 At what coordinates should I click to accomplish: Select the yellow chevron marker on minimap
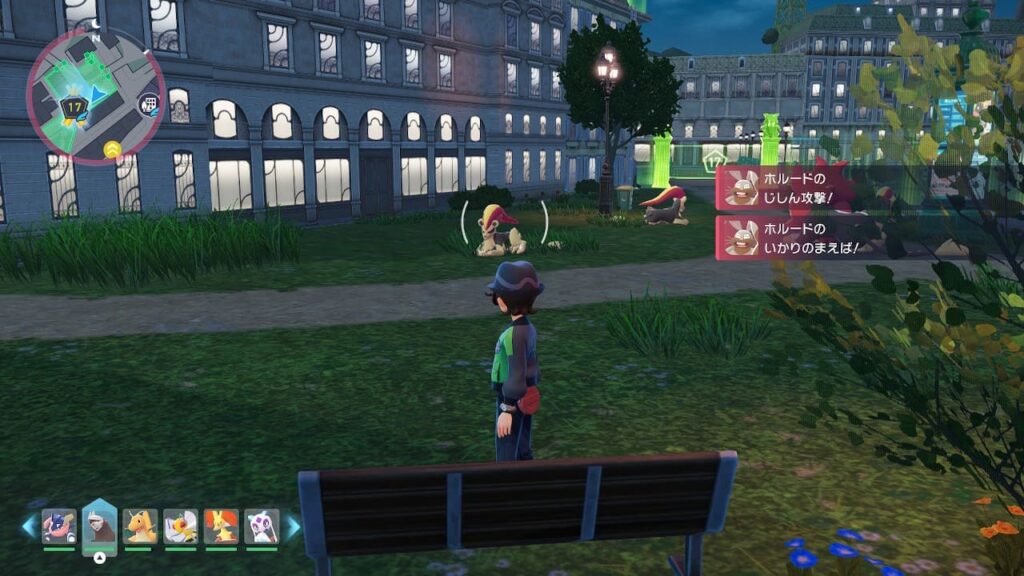(112, 151)
